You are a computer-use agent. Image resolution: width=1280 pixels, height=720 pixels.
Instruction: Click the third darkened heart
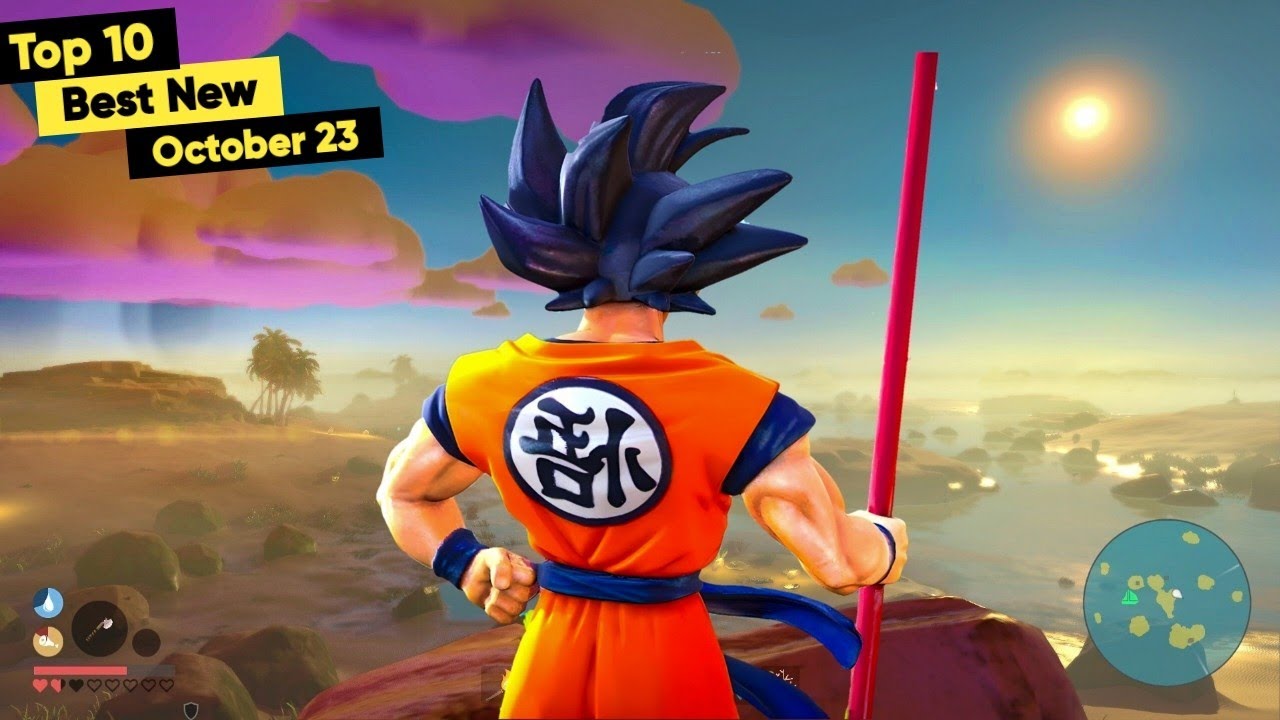[x=76, y=685]
